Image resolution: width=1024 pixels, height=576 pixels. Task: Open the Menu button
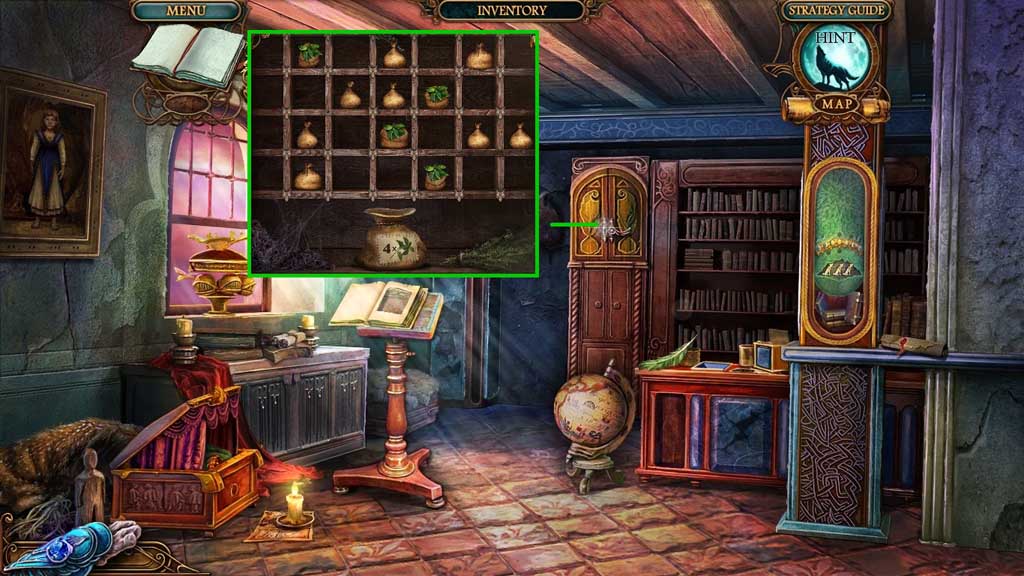tap(186, 11)
